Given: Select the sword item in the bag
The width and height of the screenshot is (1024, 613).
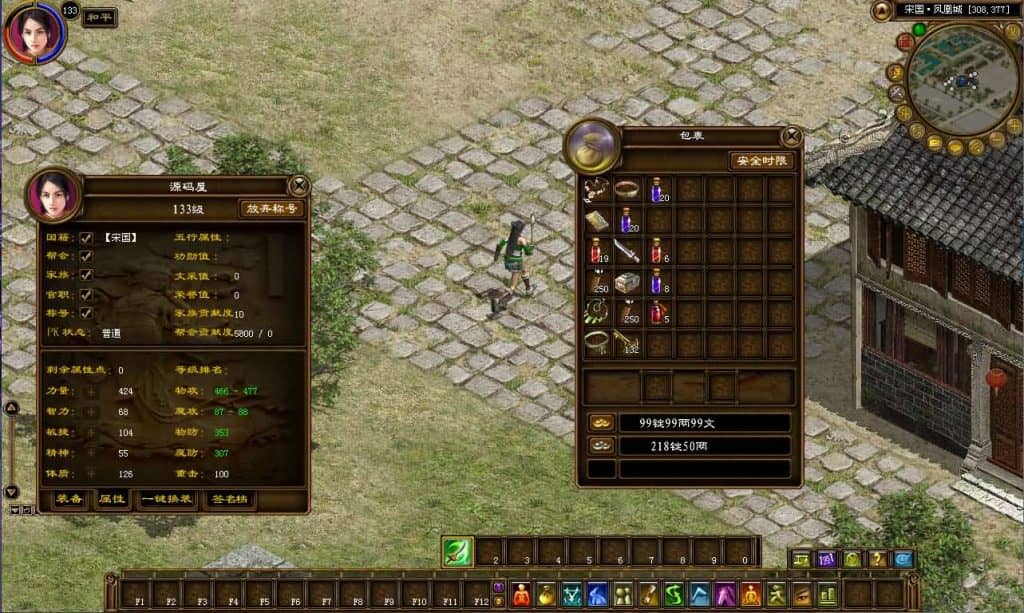Looking at the screenshot, I should point(628,250).
